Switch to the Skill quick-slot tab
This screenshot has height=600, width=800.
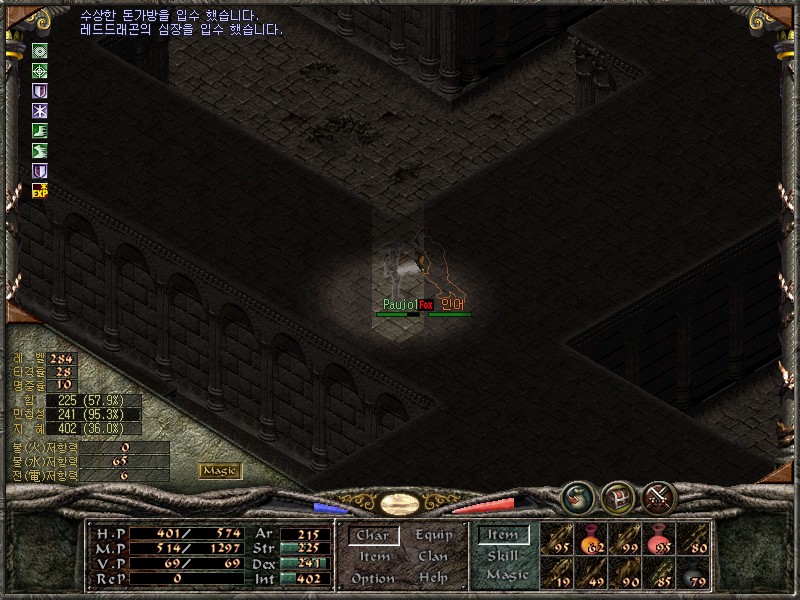click(x=503, y=556)
